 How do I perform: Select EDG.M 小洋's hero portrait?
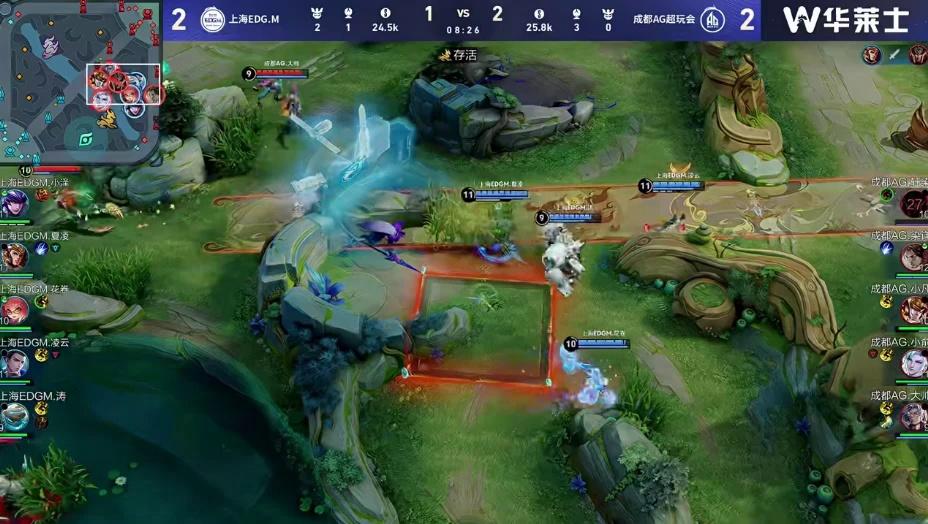tap(14, 203)
